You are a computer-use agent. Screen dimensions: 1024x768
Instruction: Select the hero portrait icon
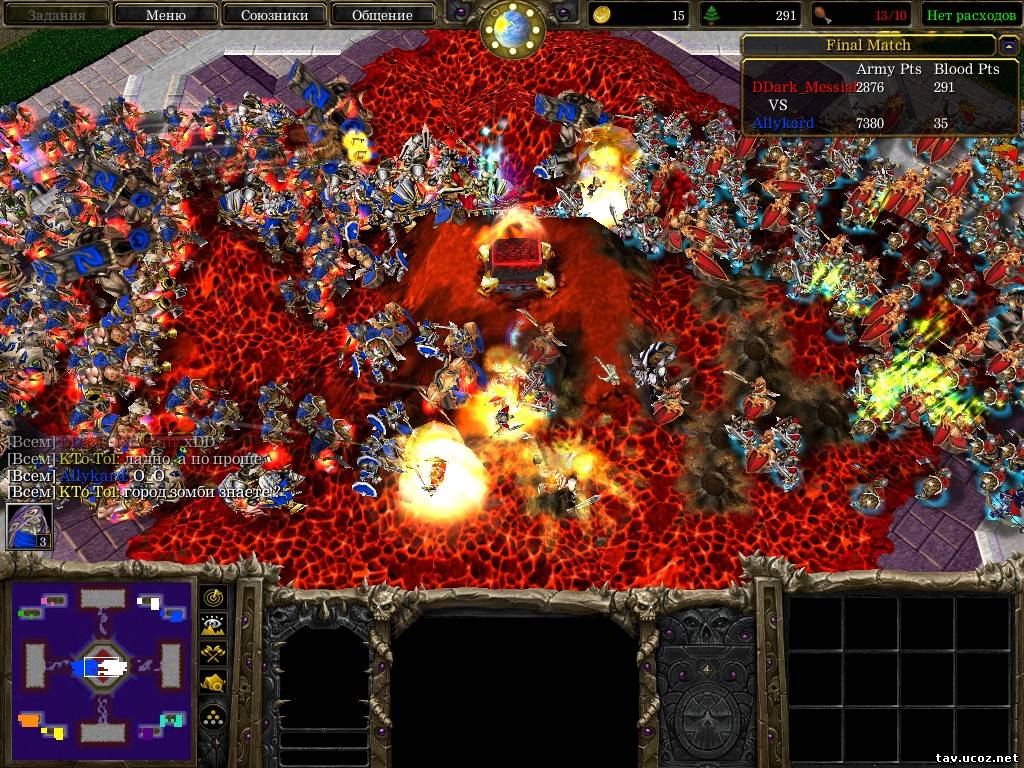(30, 526)
